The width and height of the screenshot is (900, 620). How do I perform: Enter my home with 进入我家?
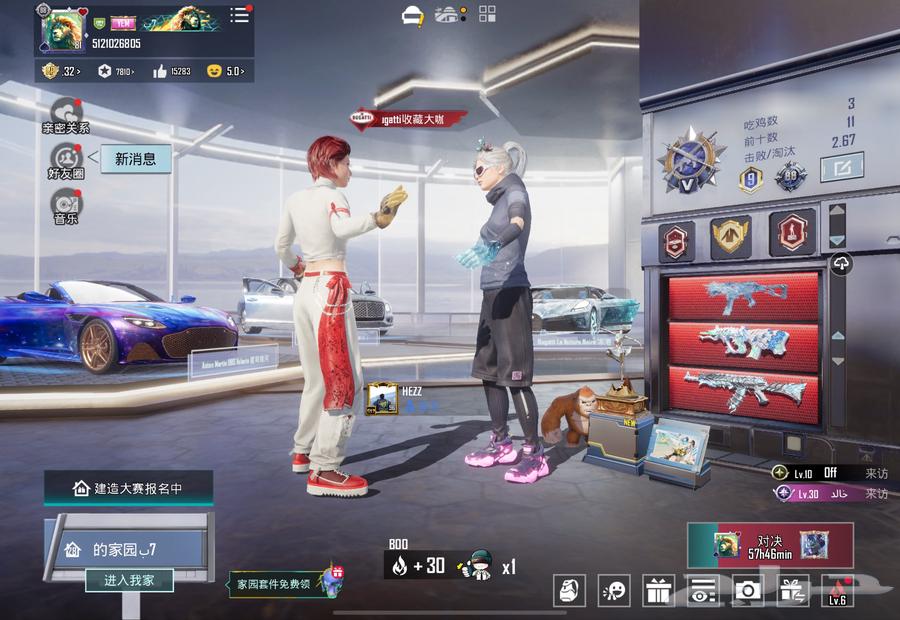tap(129, 580)
